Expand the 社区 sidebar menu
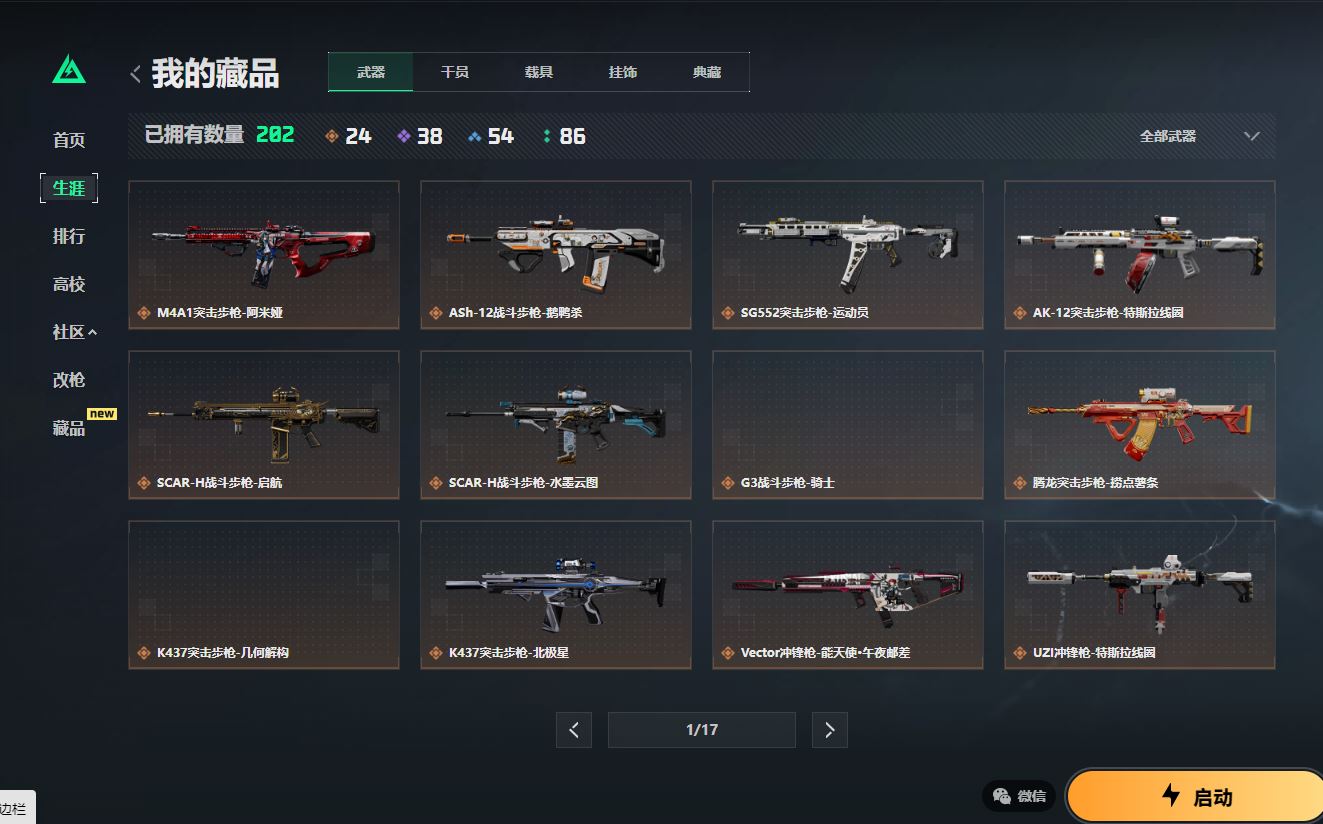Screen dimensions: 1323x824 pyautogui.click(x=74, y=332)
